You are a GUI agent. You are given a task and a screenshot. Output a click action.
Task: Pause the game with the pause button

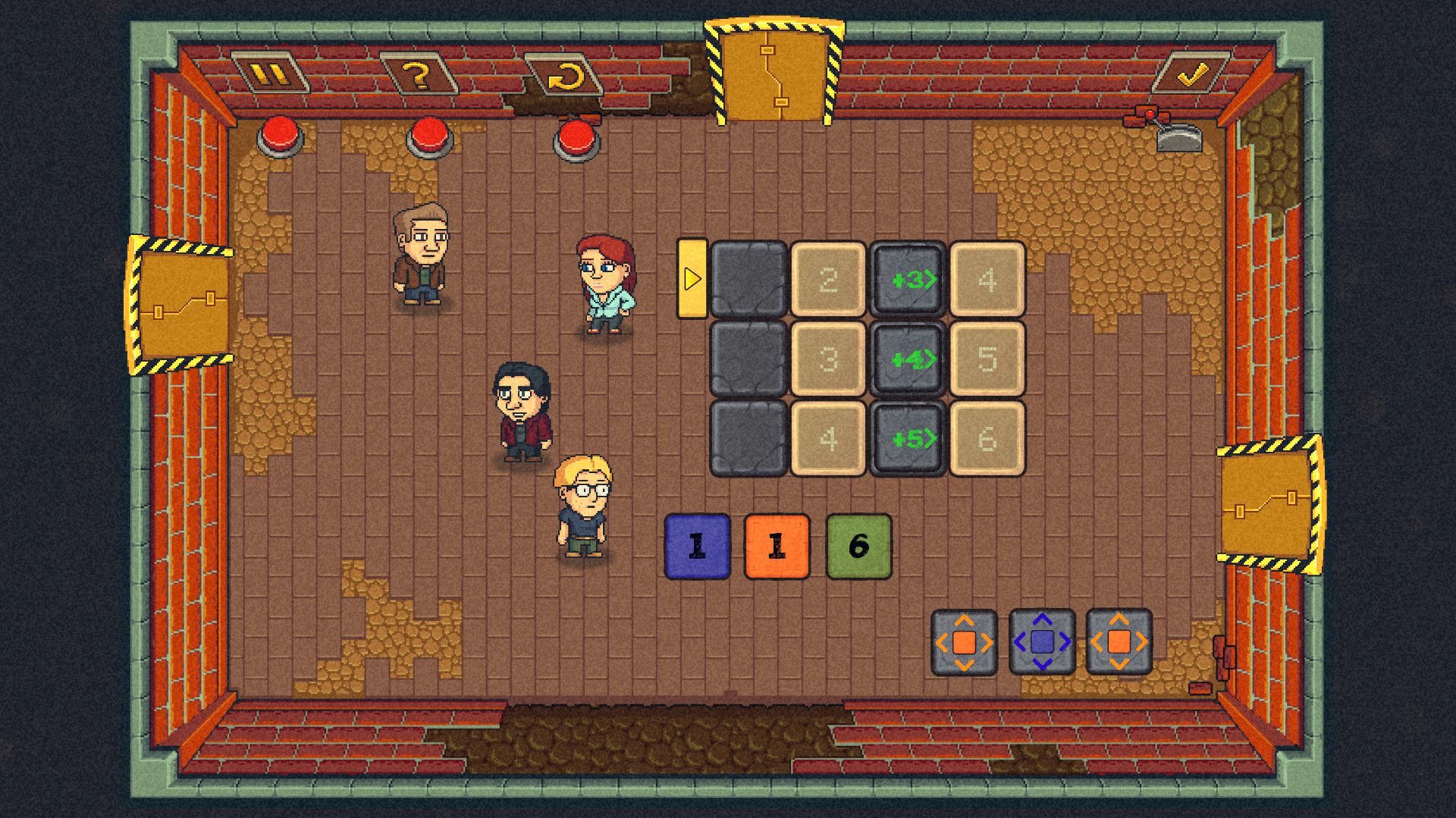pos(270,74)
